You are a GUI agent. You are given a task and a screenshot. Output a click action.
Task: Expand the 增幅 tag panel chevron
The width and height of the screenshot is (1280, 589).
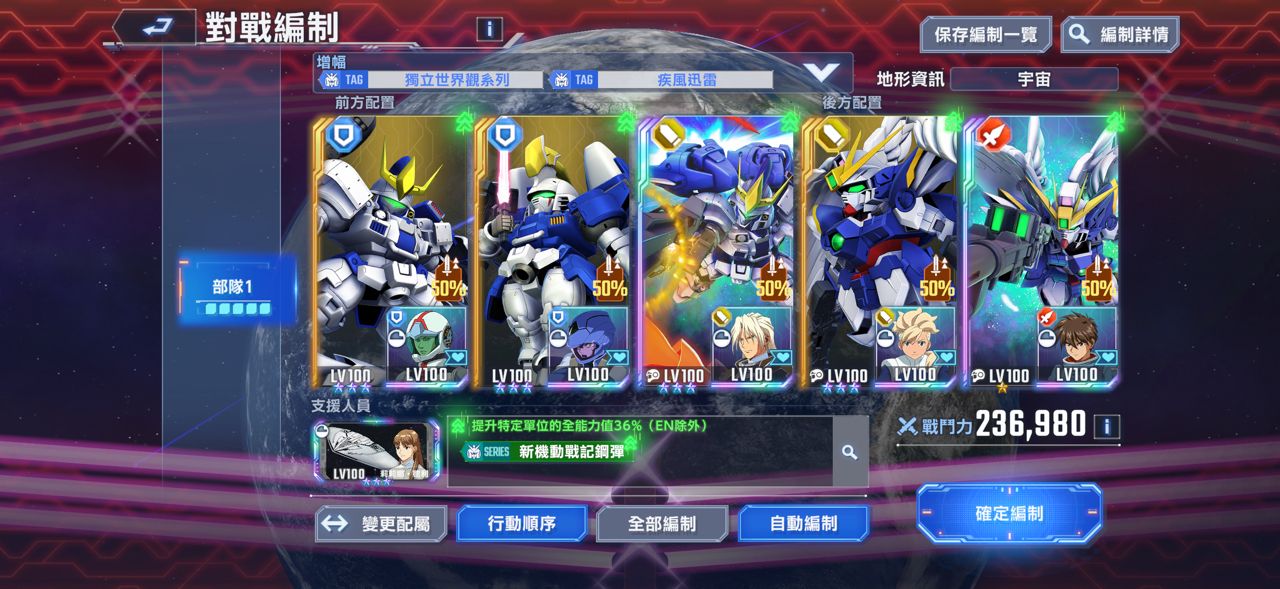(822, 72)
